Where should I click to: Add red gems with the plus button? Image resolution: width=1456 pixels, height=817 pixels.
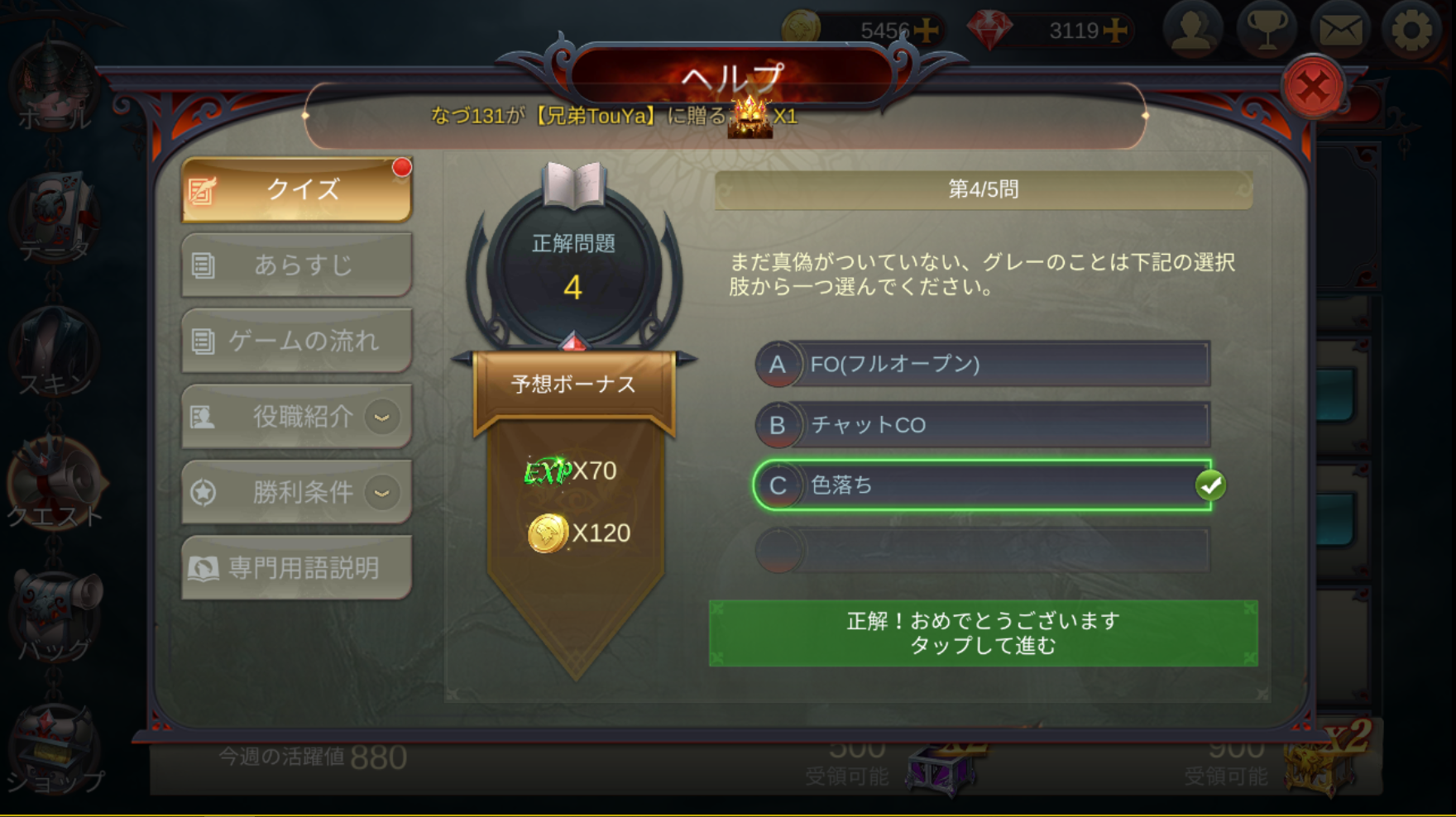coord(1115,31)
